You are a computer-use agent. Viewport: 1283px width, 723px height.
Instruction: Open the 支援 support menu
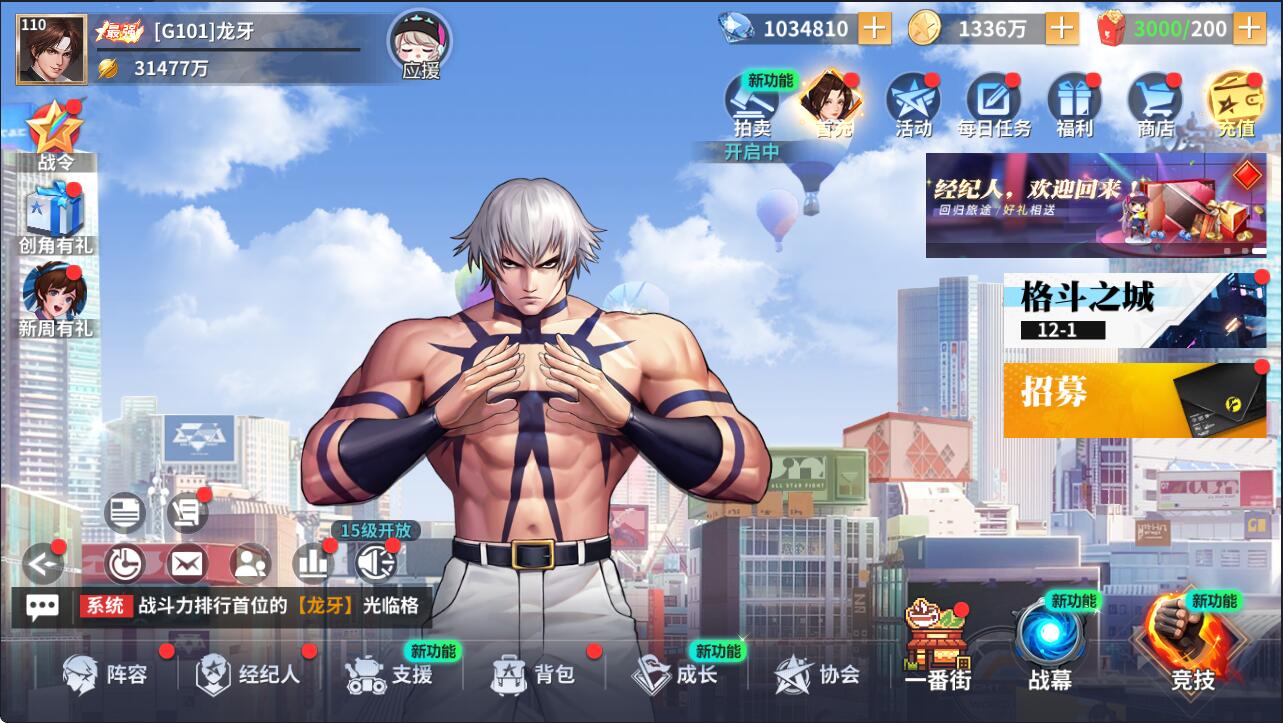390,675
